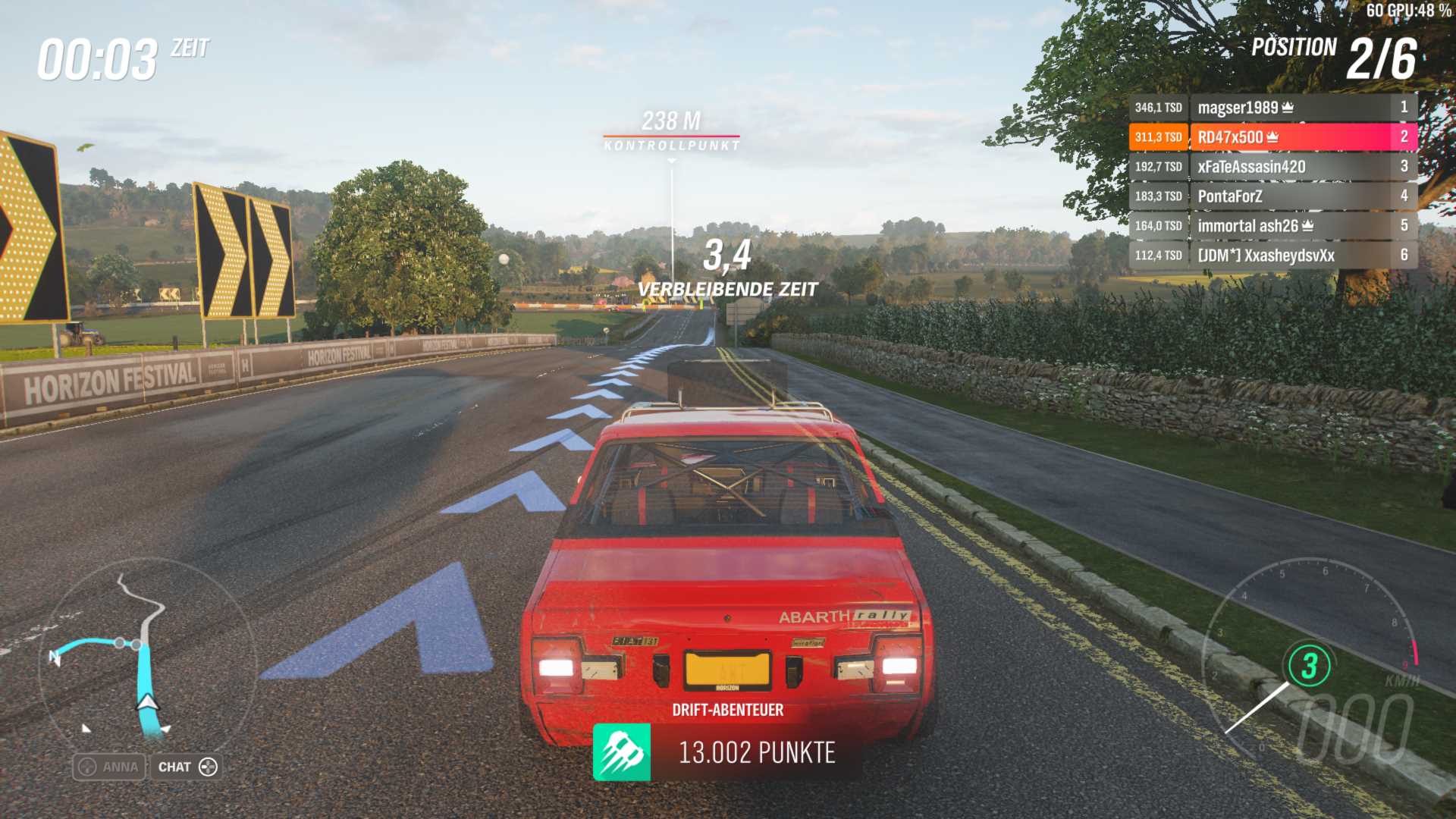
Task: Click the D-pad icon on the CHAT button
Action: [x=209, y=767]
